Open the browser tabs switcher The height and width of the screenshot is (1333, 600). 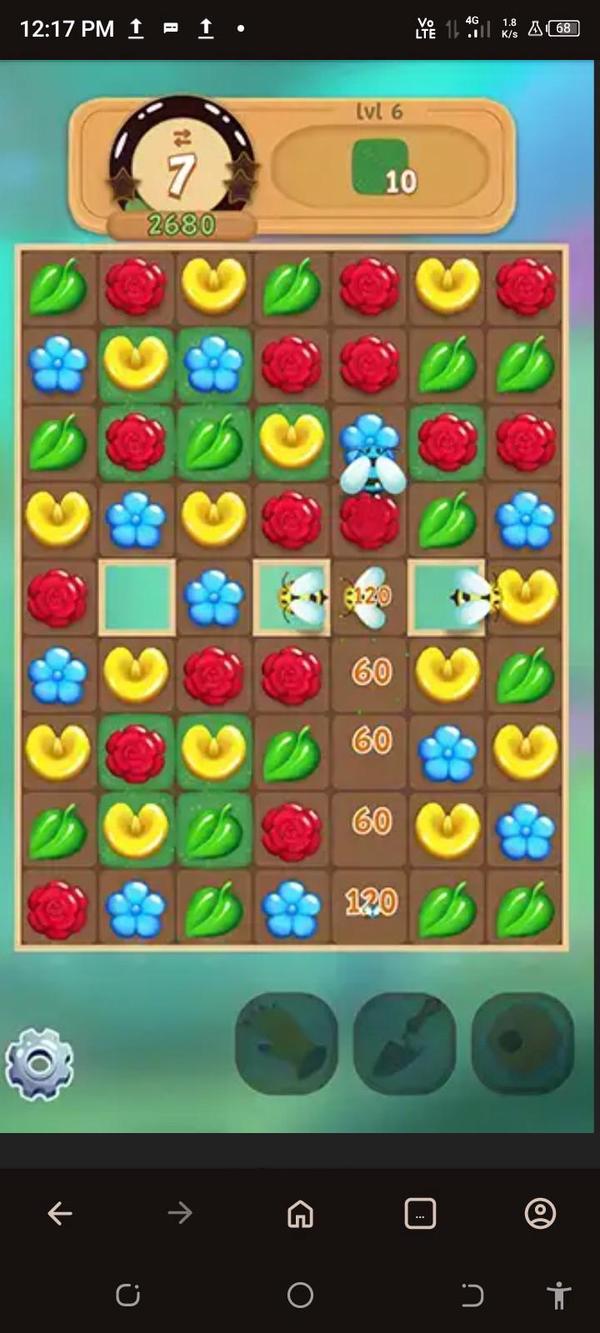point(420,1214)
